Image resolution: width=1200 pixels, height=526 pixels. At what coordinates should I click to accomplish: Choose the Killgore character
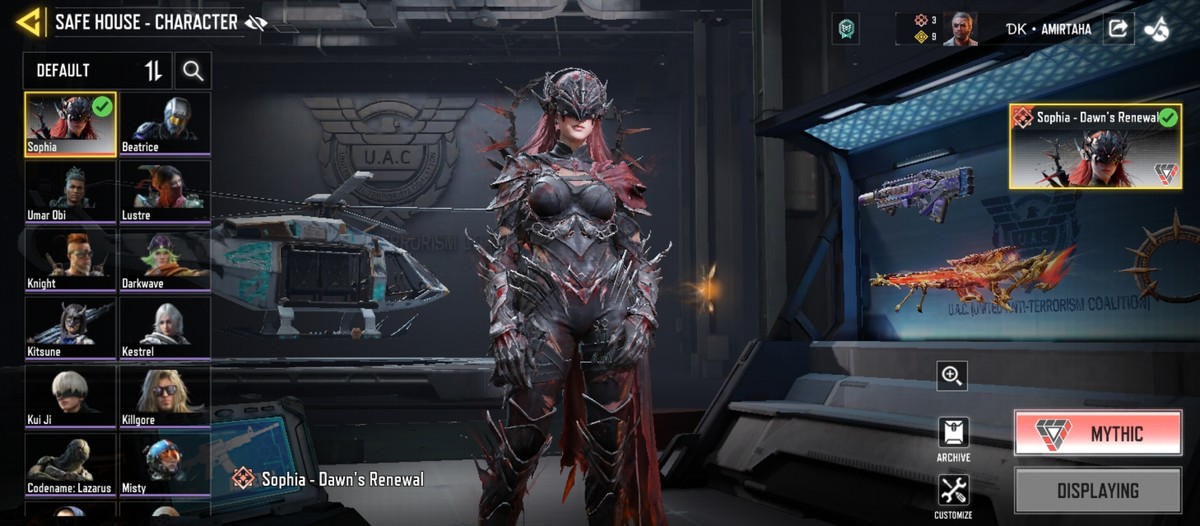pyautogui.click(x=165, y=396)
